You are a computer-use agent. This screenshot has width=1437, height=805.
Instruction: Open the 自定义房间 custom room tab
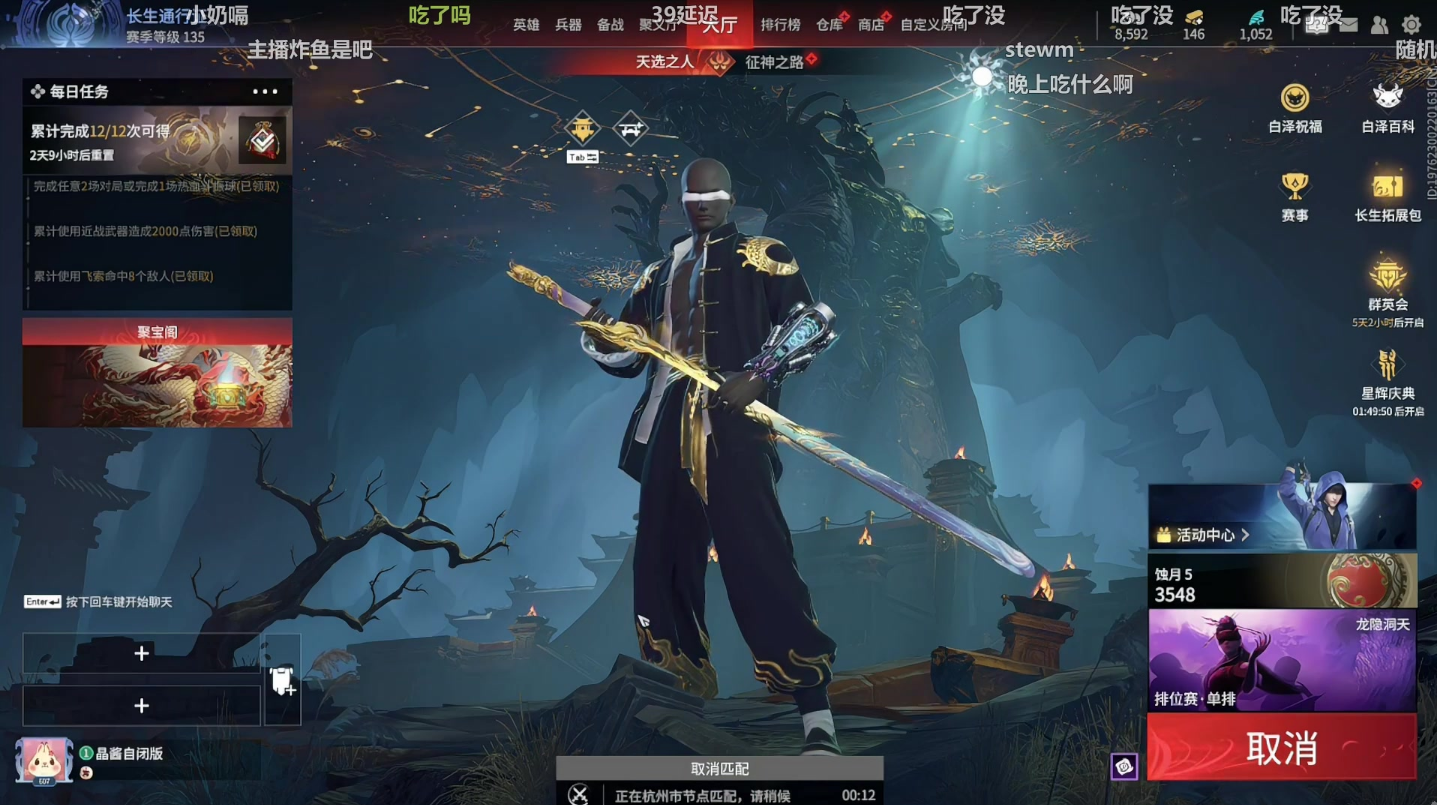click(933, 25)
